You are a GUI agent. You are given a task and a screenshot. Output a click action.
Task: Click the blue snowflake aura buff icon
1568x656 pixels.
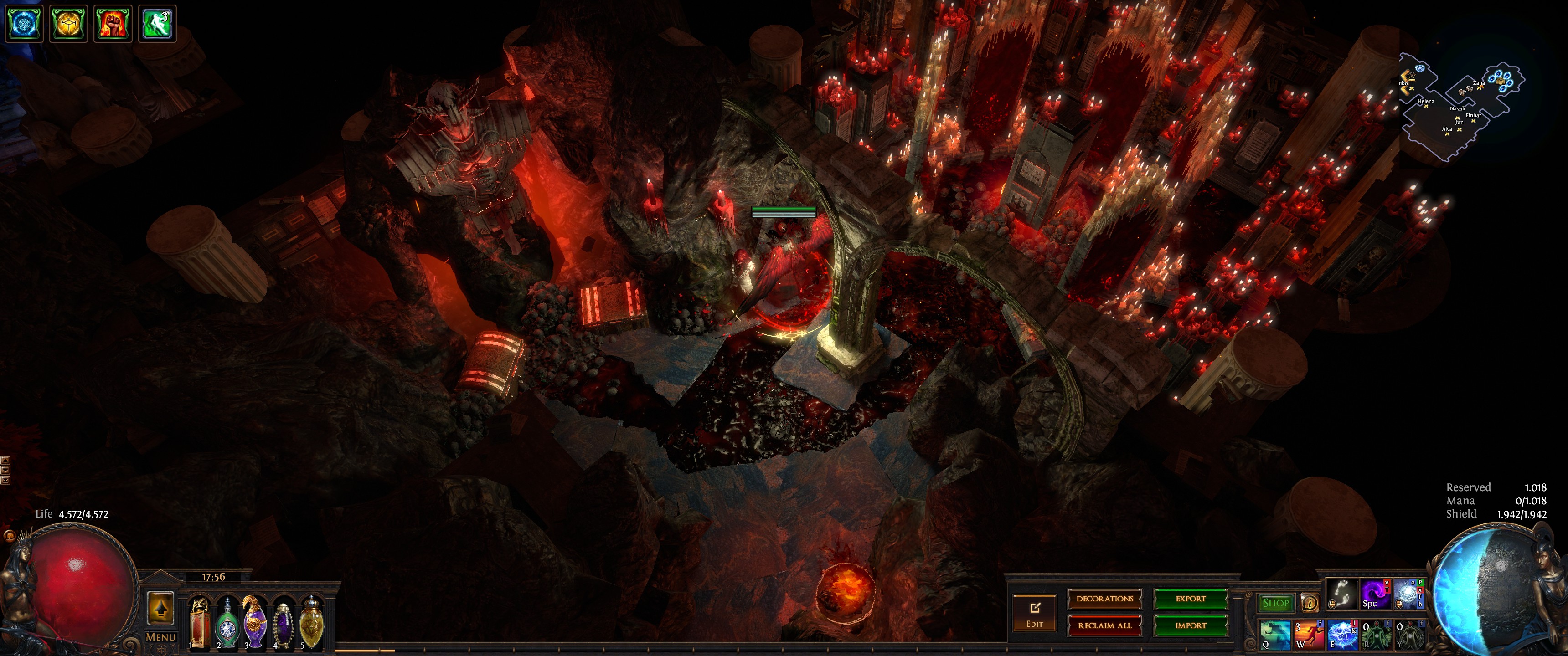click(24, 24)
